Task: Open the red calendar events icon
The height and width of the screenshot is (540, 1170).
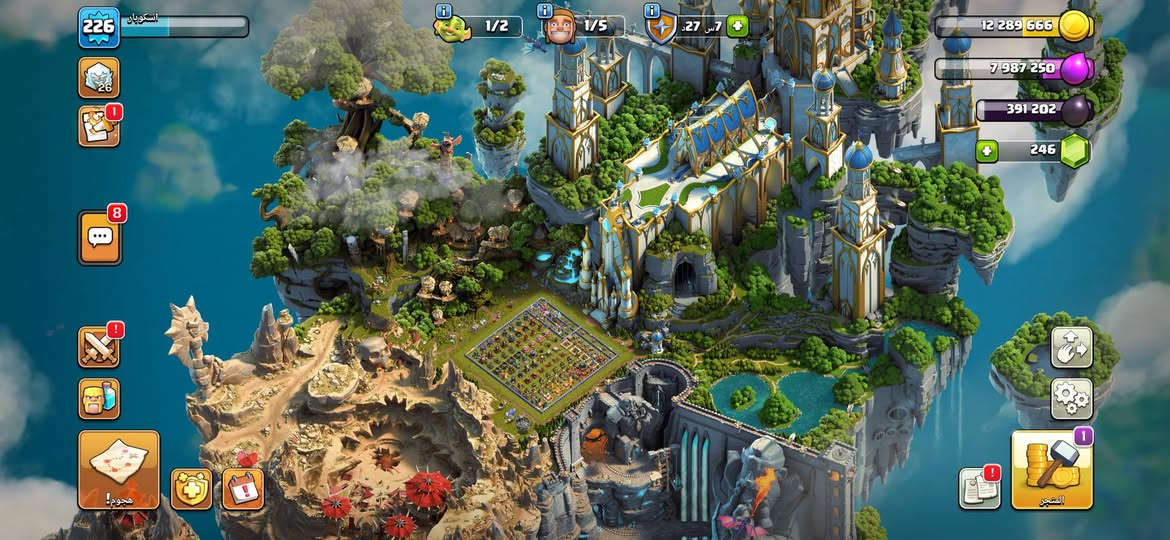Action: point(242,489)
